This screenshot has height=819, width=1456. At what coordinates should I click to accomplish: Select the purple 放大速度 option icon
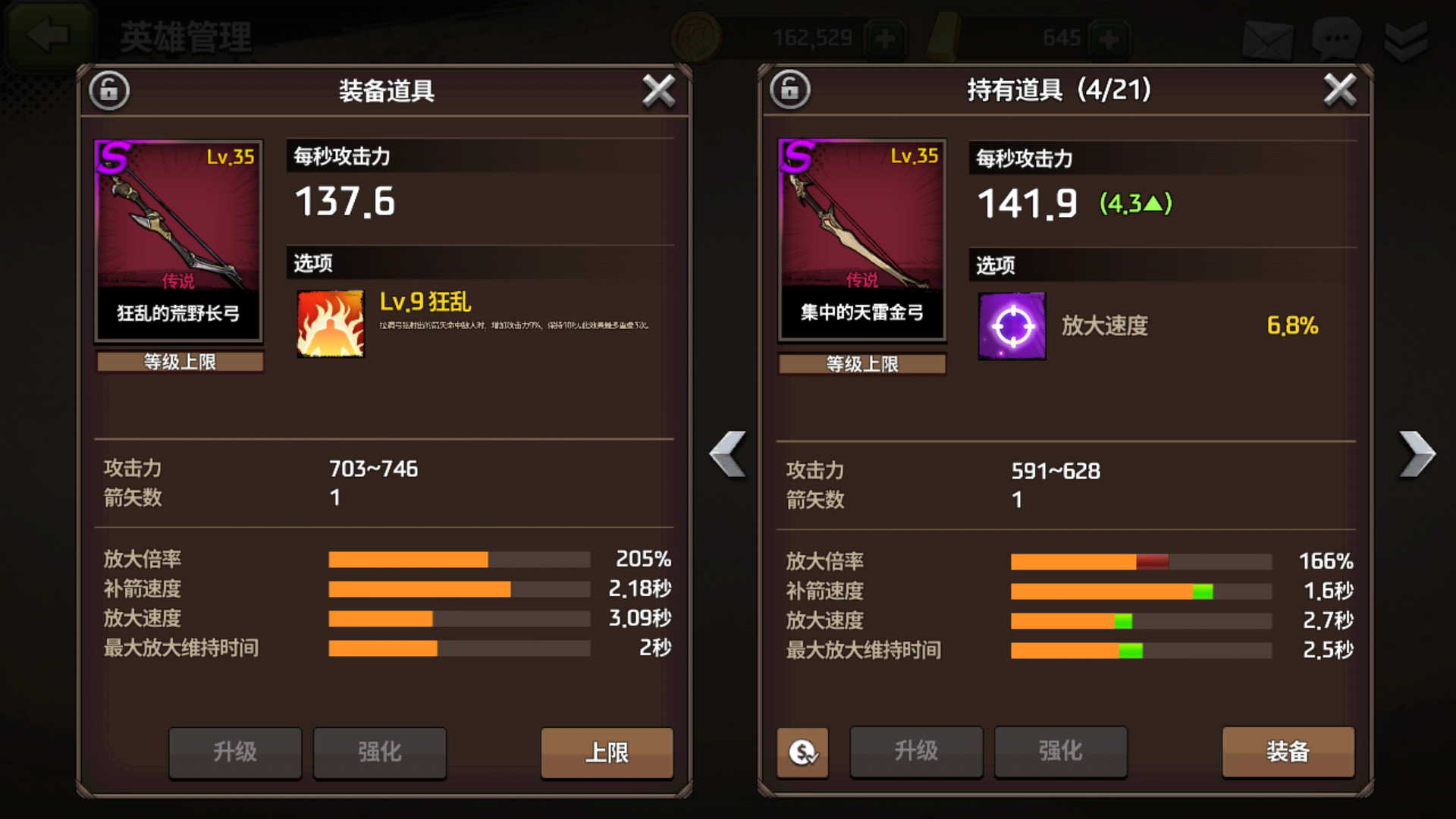(x=1012, y=326)
